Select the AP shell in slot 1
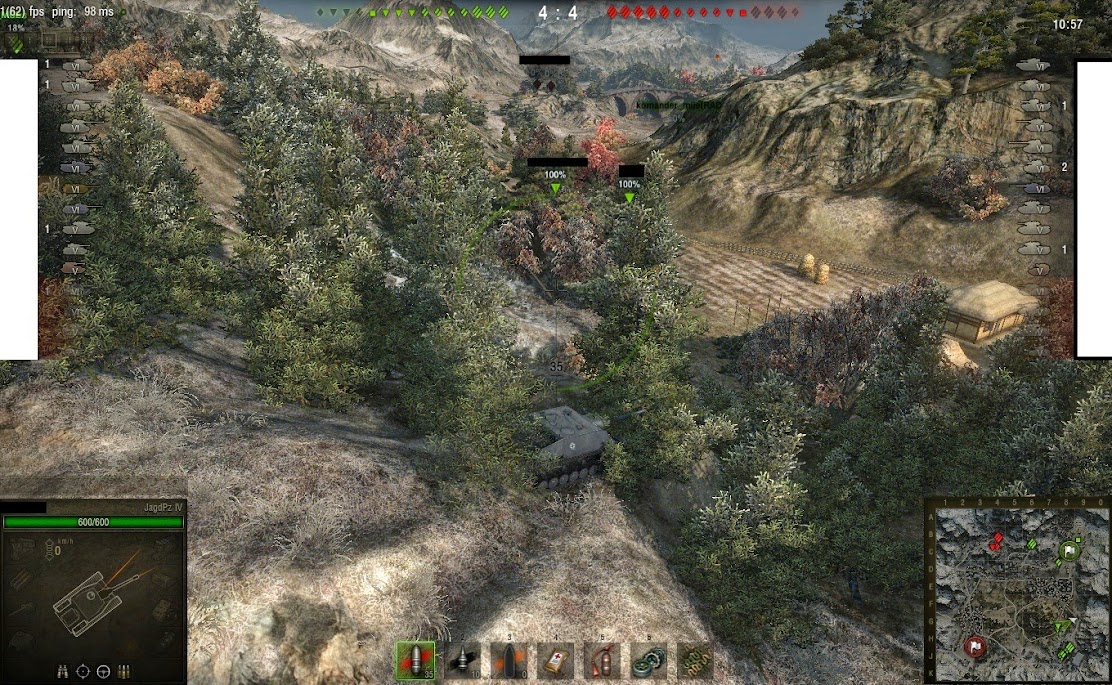 (415, 660)
